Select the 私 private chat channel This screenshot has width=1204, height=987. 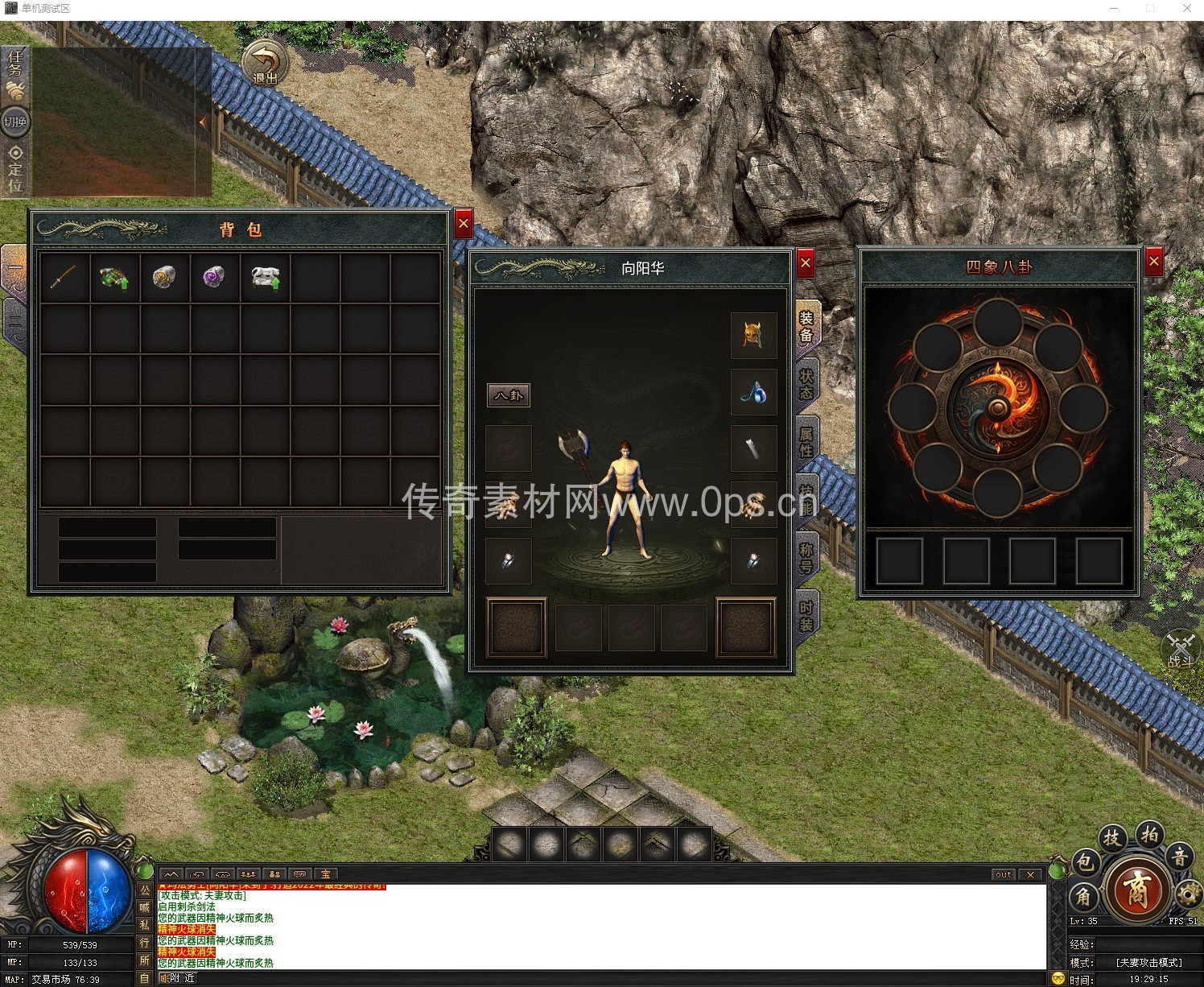click(145, 925)
